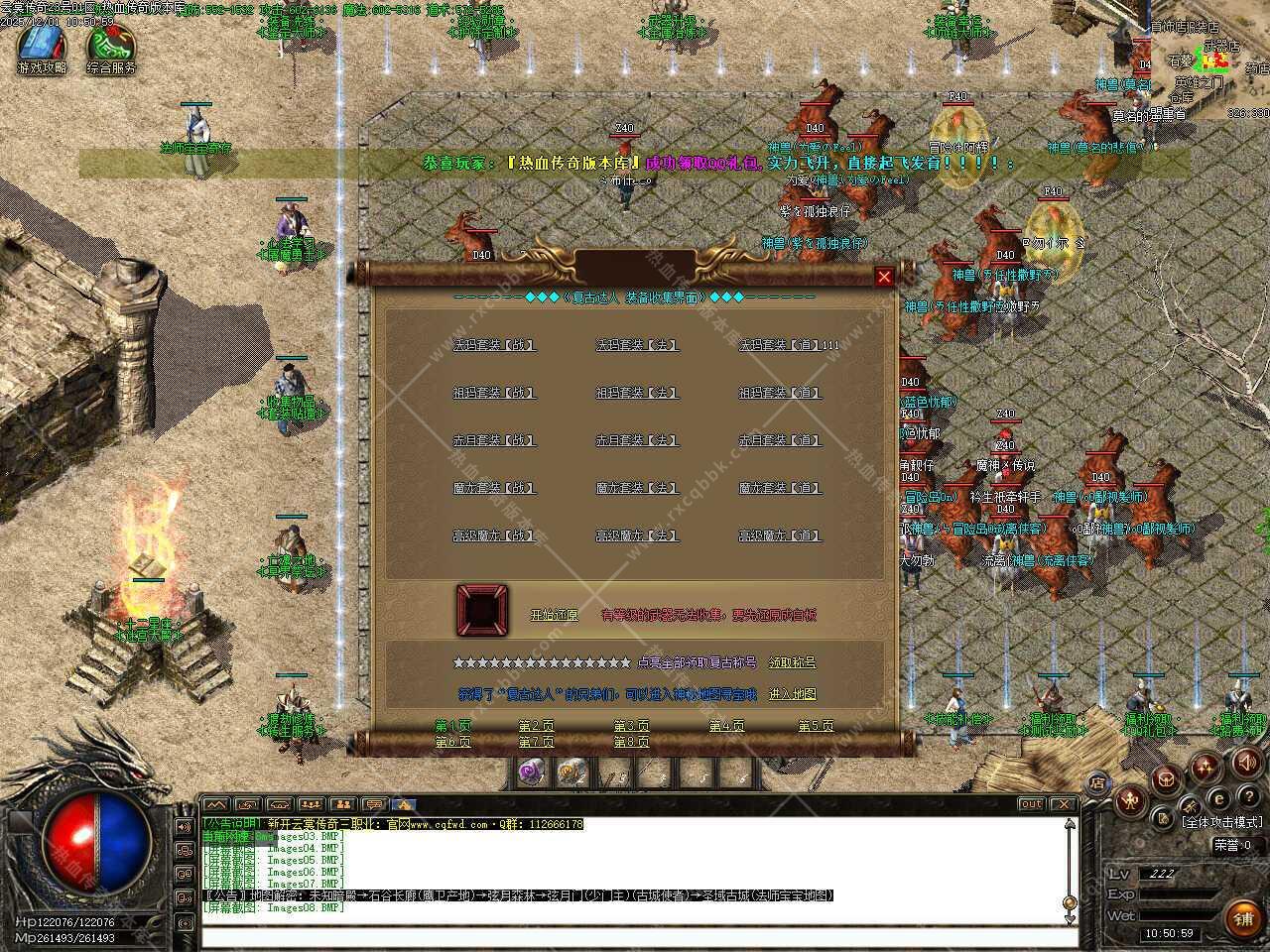Image resolution: width=1270 pixels, height=952 pixels.
Task: Click the chat input field
Action: click(635, 937)
